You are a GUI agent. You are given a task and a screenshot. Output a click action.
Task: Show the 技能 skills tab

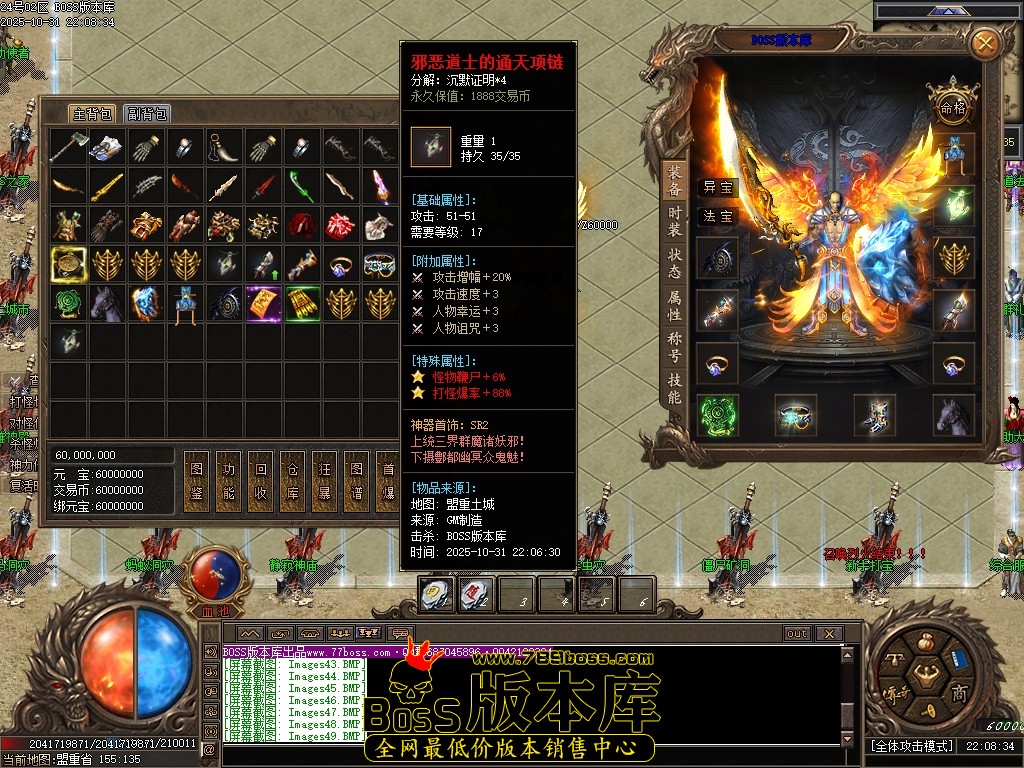(x=675, y=390)
